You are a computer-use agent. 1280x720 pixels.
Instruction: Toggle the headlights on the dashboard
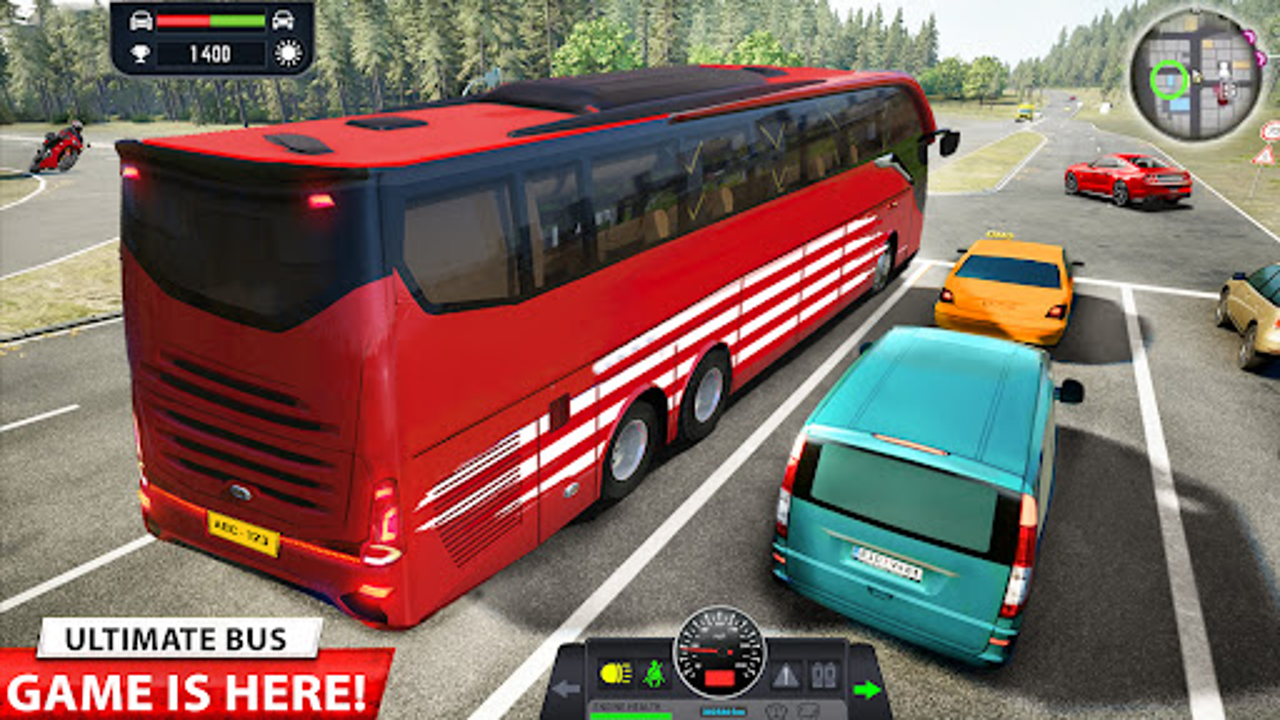[x=614, y=672]
